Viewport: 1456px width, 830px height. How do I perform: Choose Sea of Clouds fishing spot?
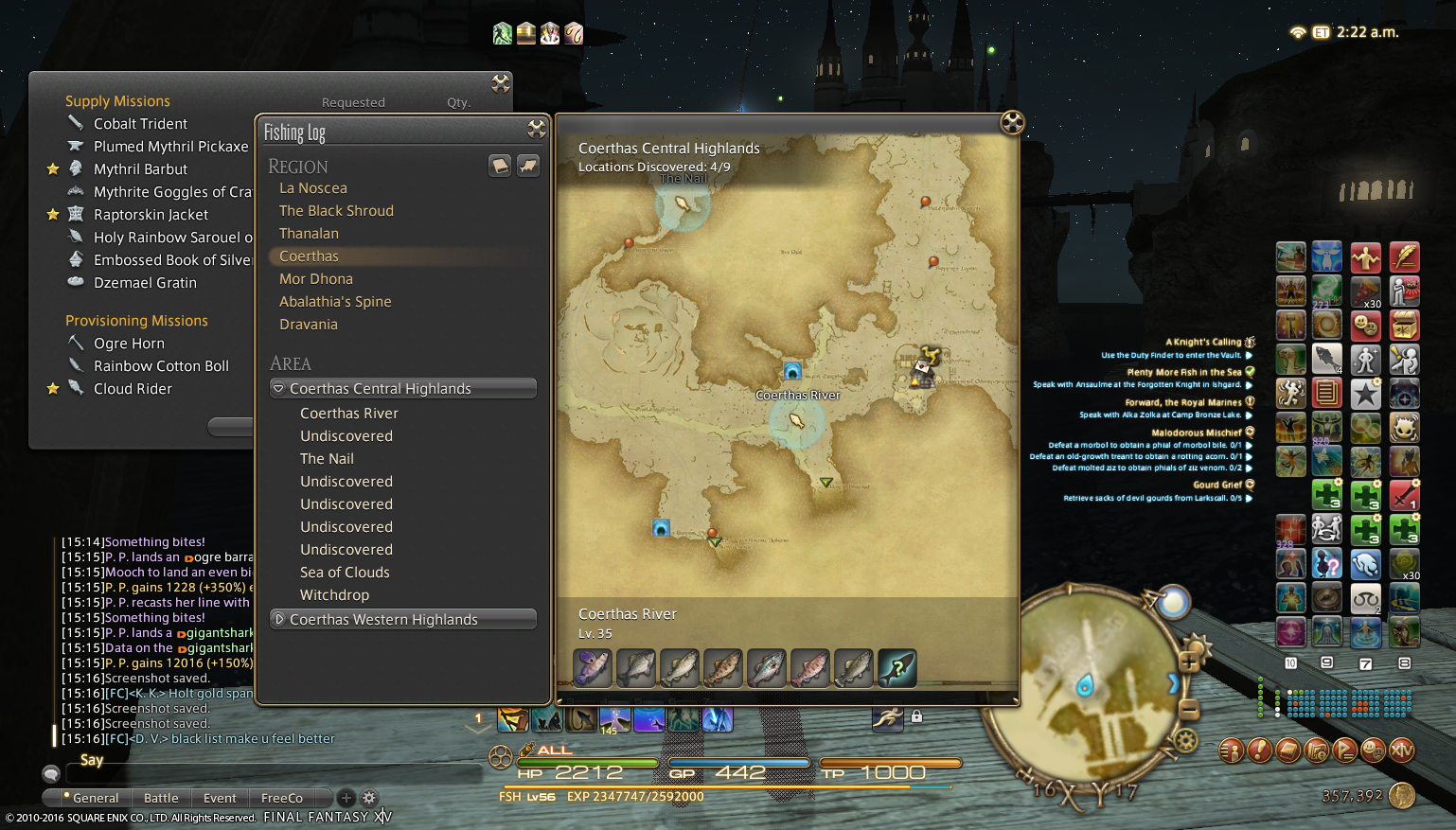tap(345, 573)
